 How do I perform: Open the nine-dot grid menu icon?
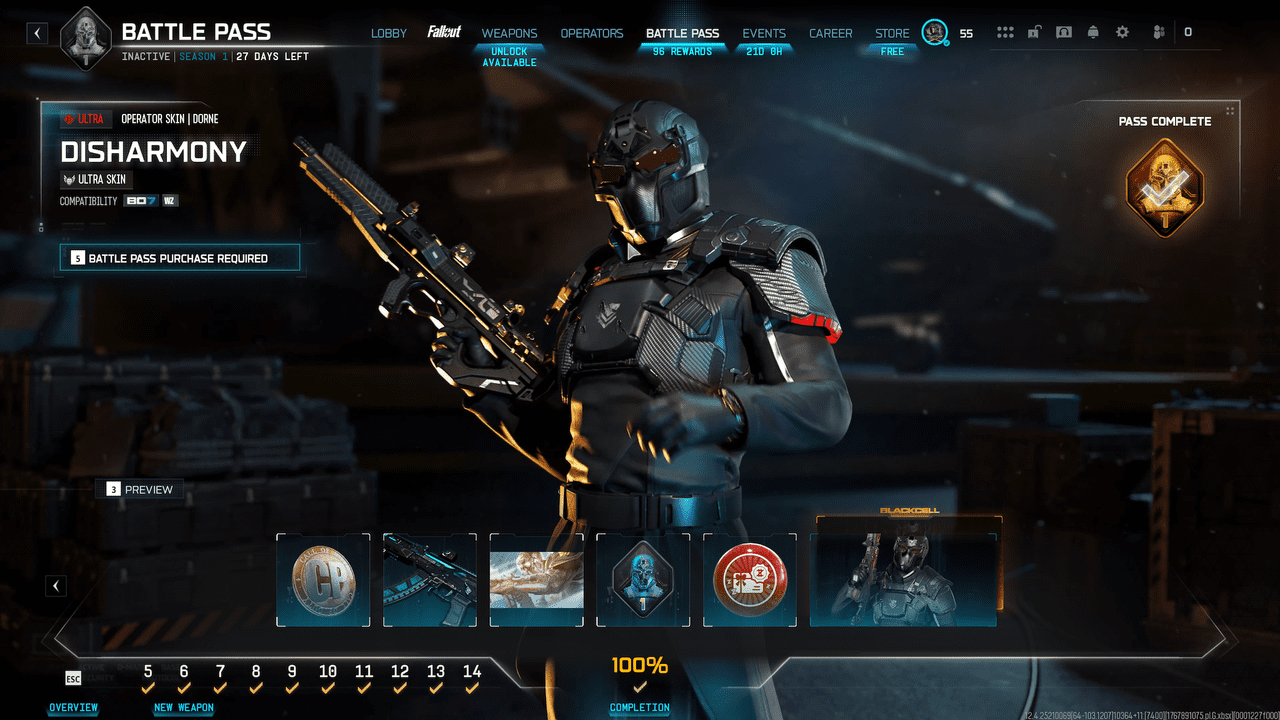pyautogui.click(x=1005, y=32)
